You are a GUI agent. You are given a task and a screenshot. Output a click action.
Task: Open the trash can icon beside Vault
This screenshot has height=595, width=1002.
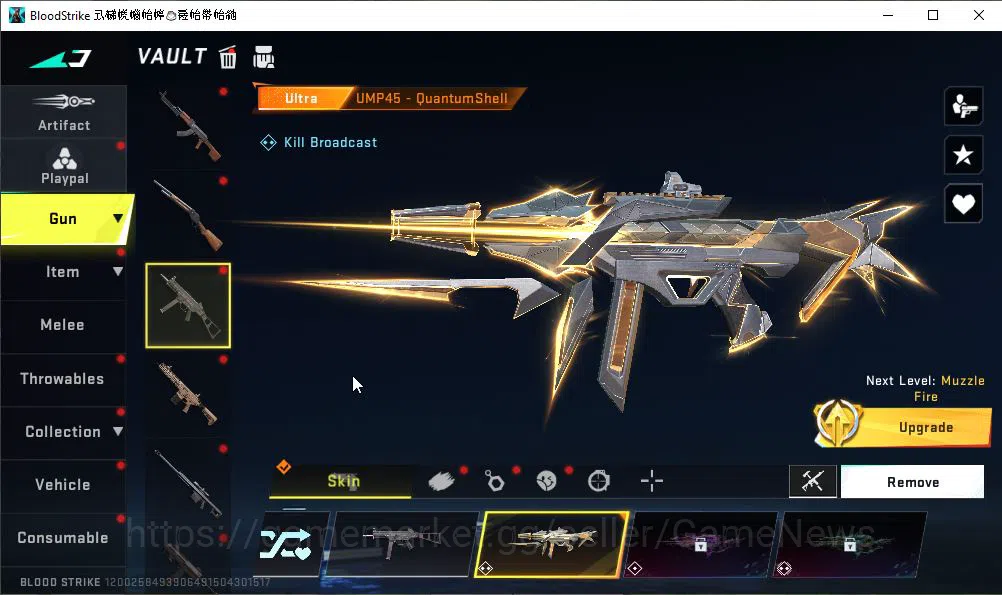[228, 57]
